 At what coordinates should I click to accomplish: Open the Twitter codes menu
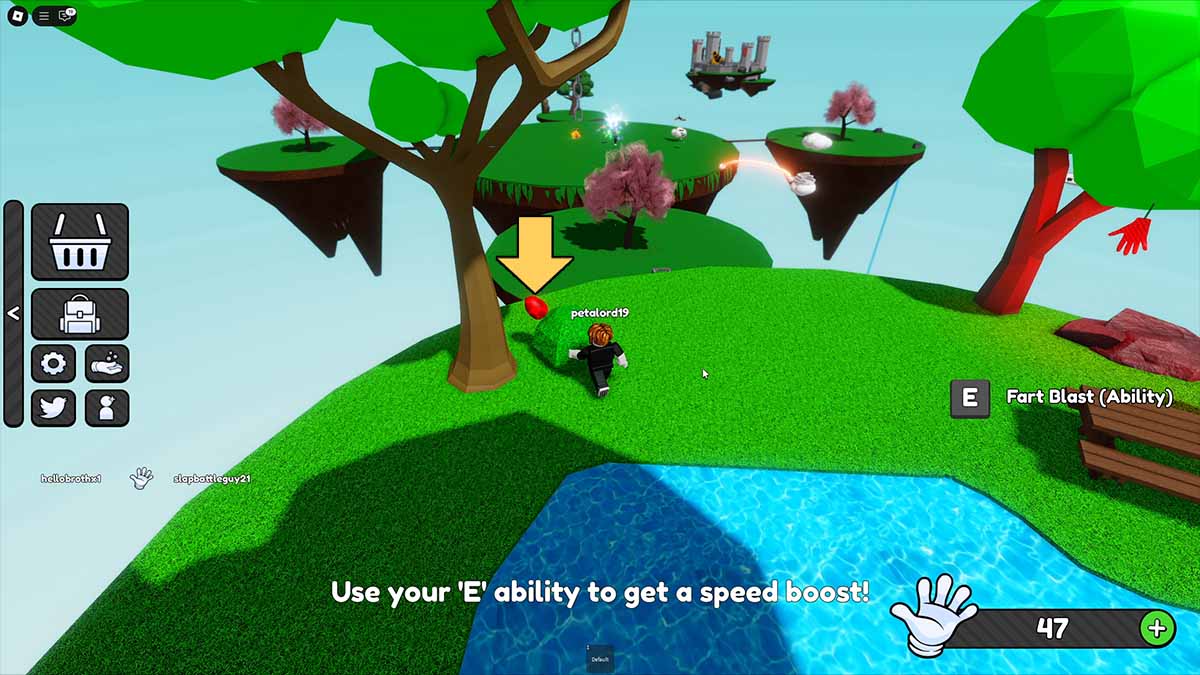[53, 408]
